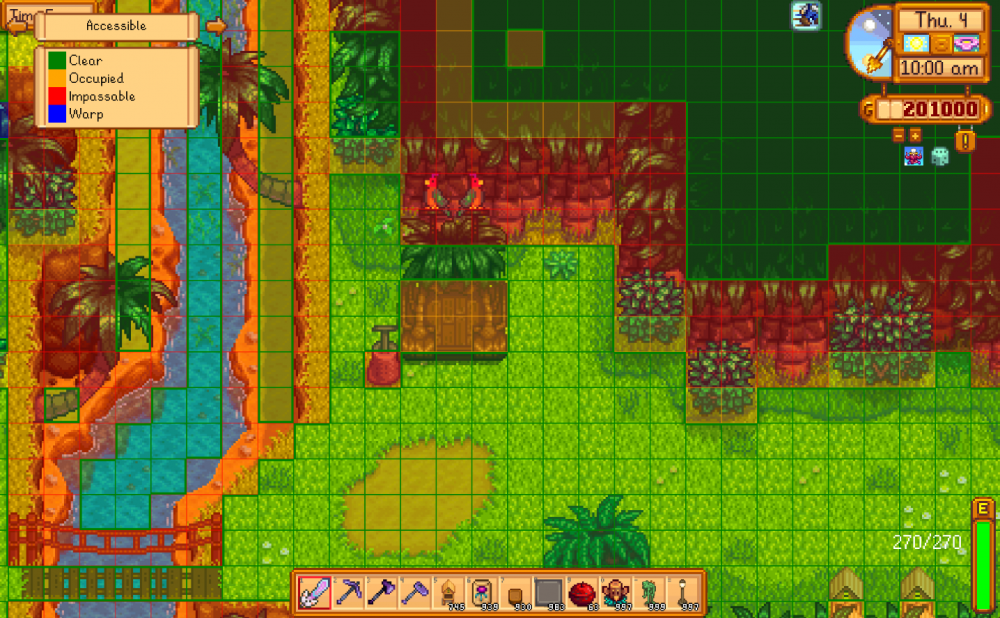The height and width of the screenshot is (618, 1000).
Task: Select the bee house stack
Action: [x=449, y=592]
